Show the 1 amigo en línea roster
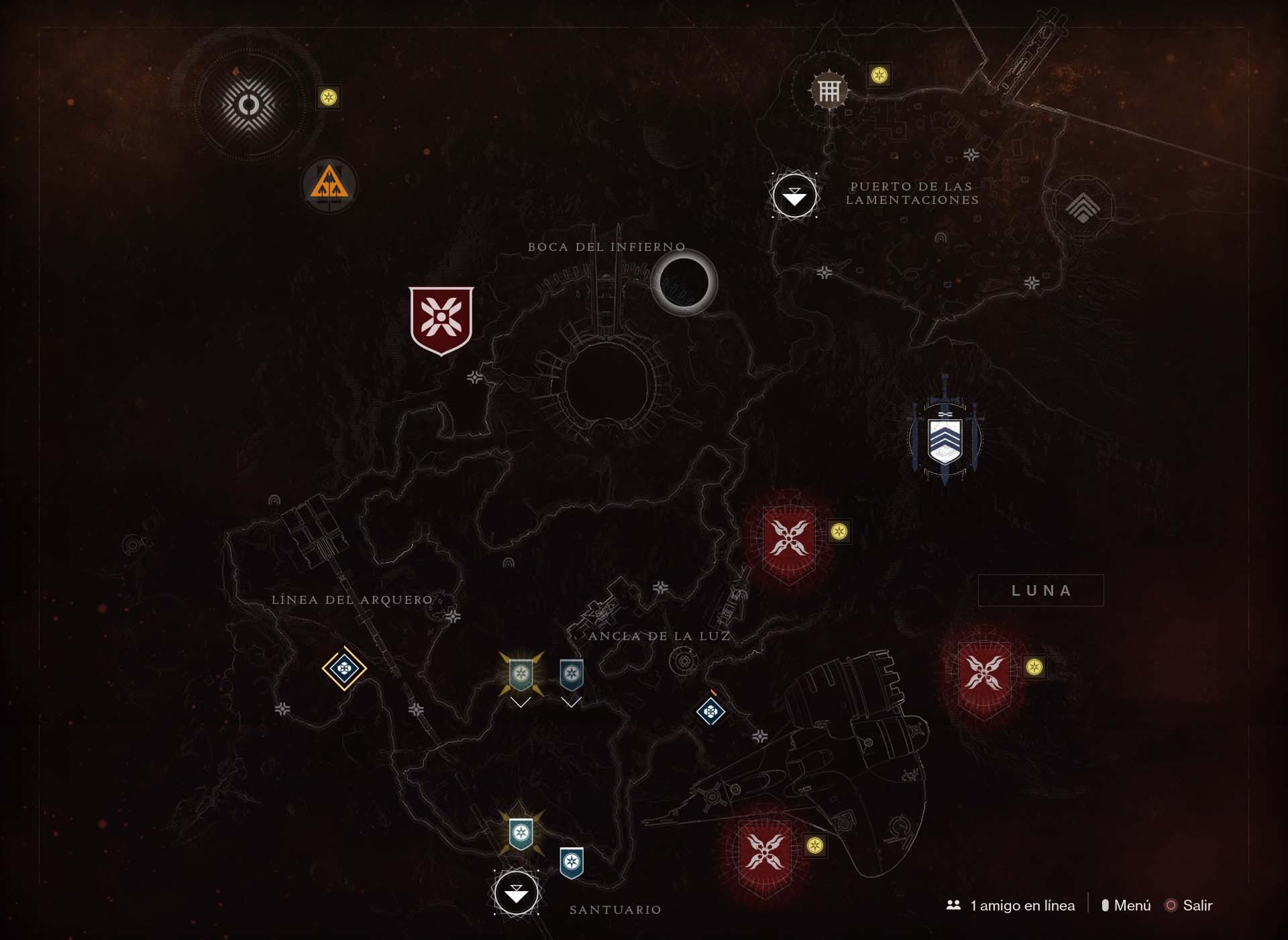 pos(1012,905)
